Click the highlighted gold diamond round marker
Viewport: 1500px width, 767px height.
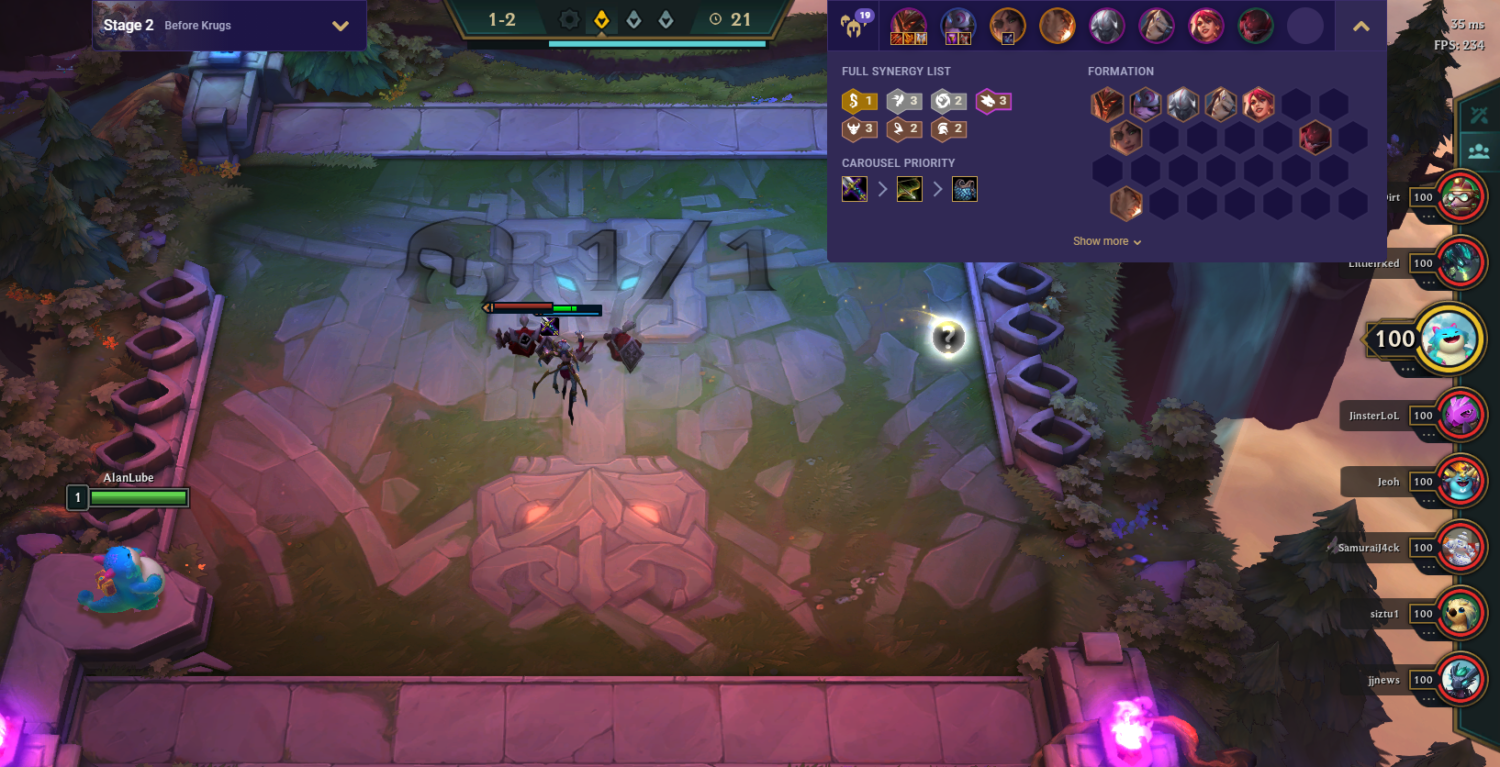pyautogui.click(x=601, y=18)
